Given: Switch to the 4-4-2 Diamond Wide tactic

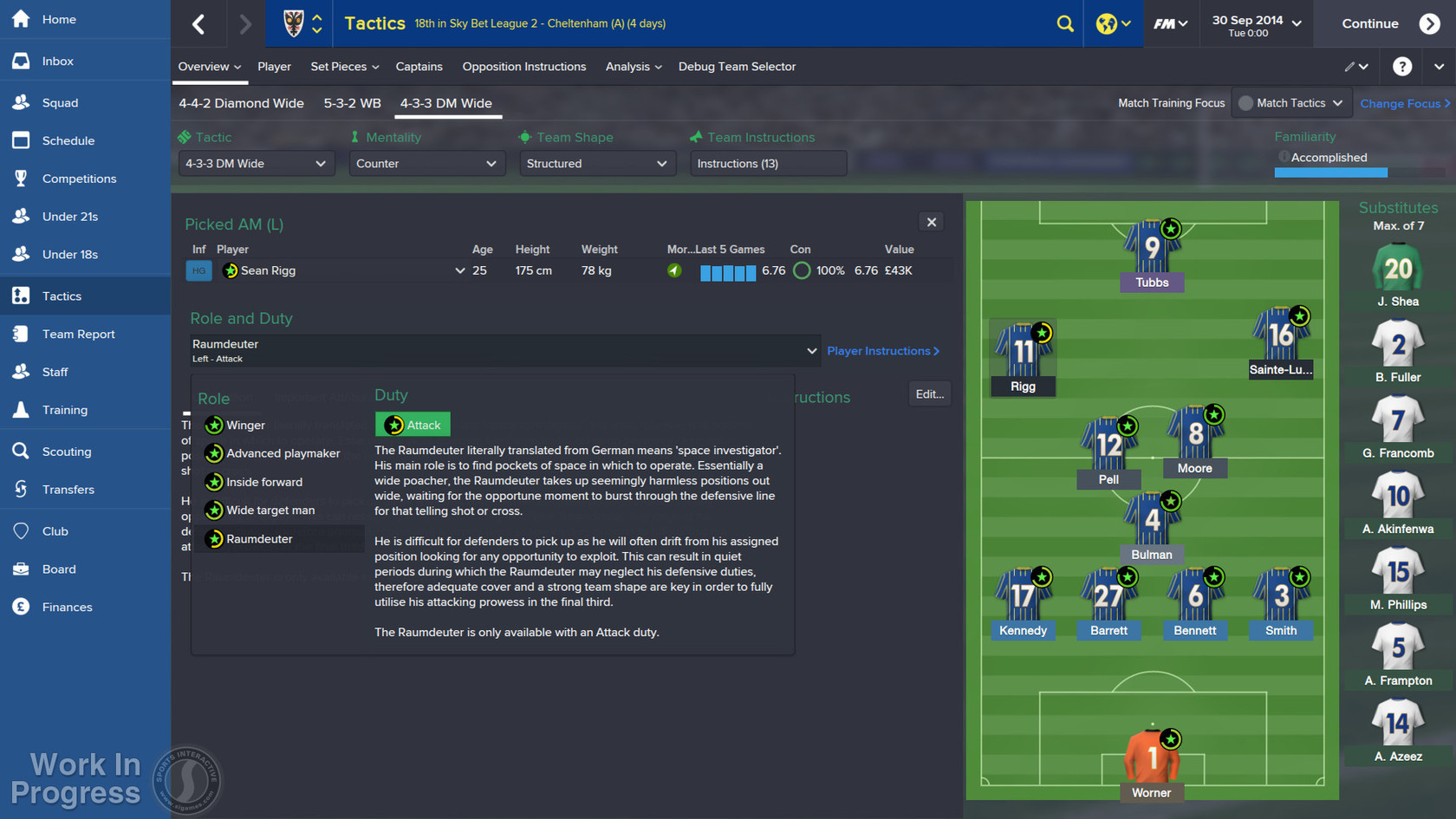Looking at the screenshot, I should [x=241, y=103].
